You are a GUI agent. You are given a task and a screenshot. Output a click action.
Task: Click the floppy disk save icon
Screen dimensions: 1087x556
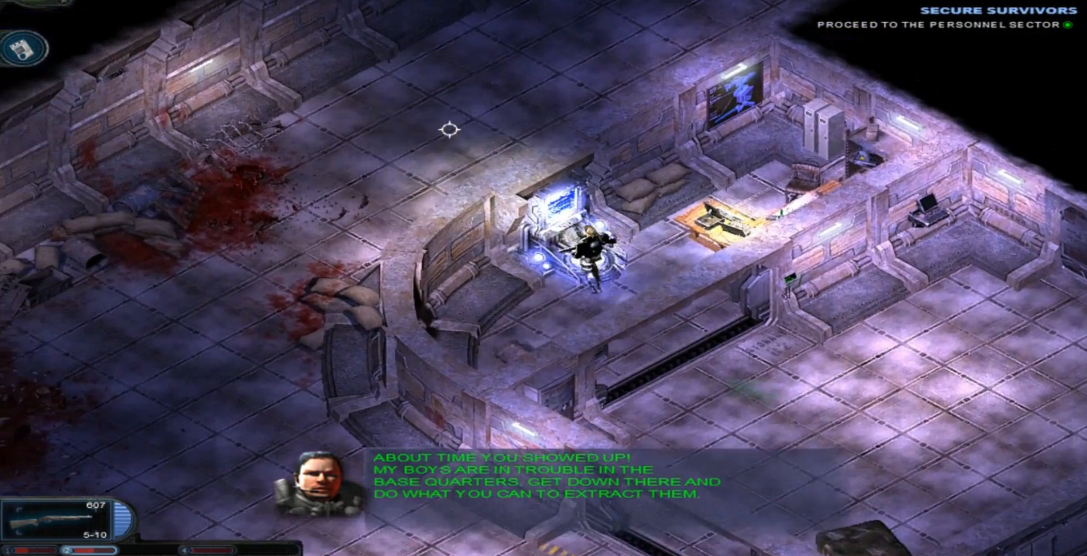pos(23,47)
